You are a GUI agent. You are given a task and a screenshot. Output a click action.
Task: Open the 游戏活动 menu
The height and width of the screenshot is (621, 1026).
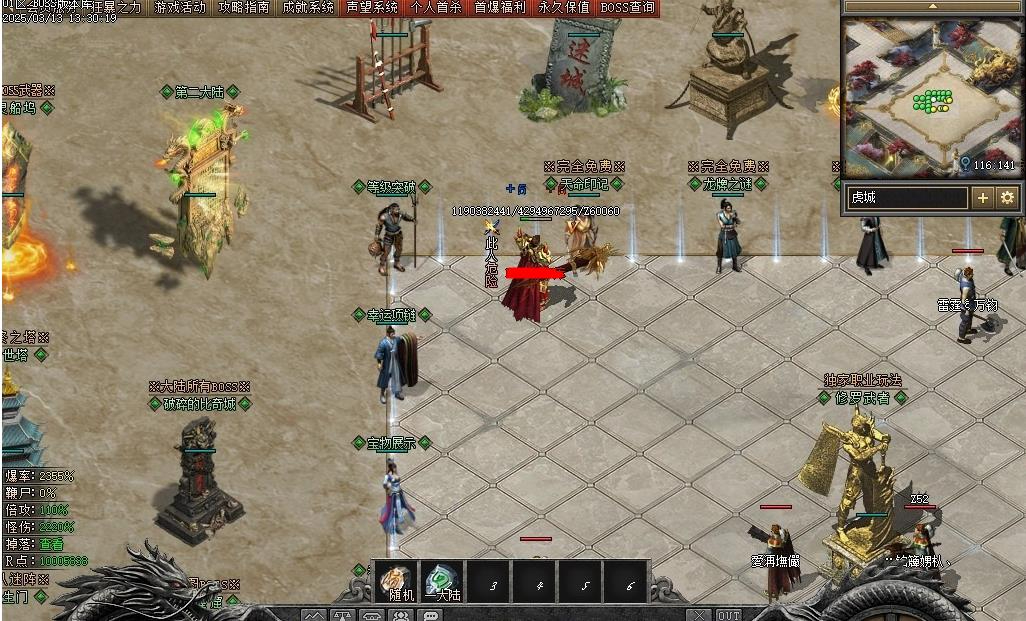181,7
